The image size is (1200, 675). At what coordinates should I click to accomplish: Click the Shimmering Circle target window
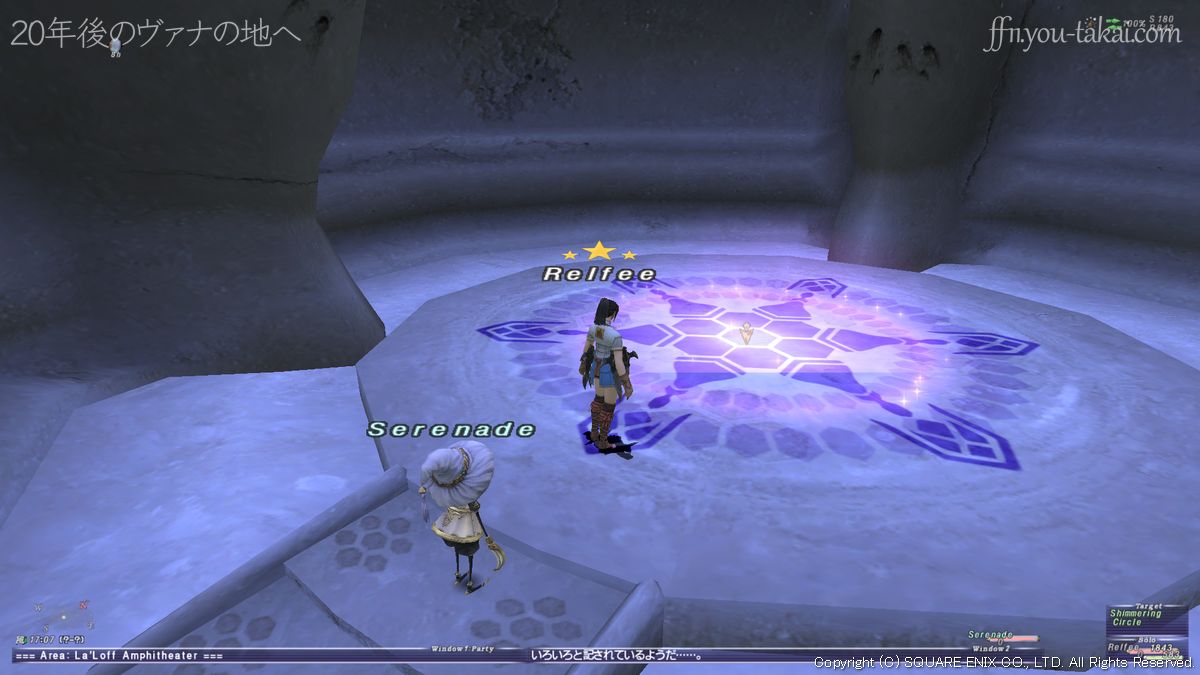(x=1135, y=617)
